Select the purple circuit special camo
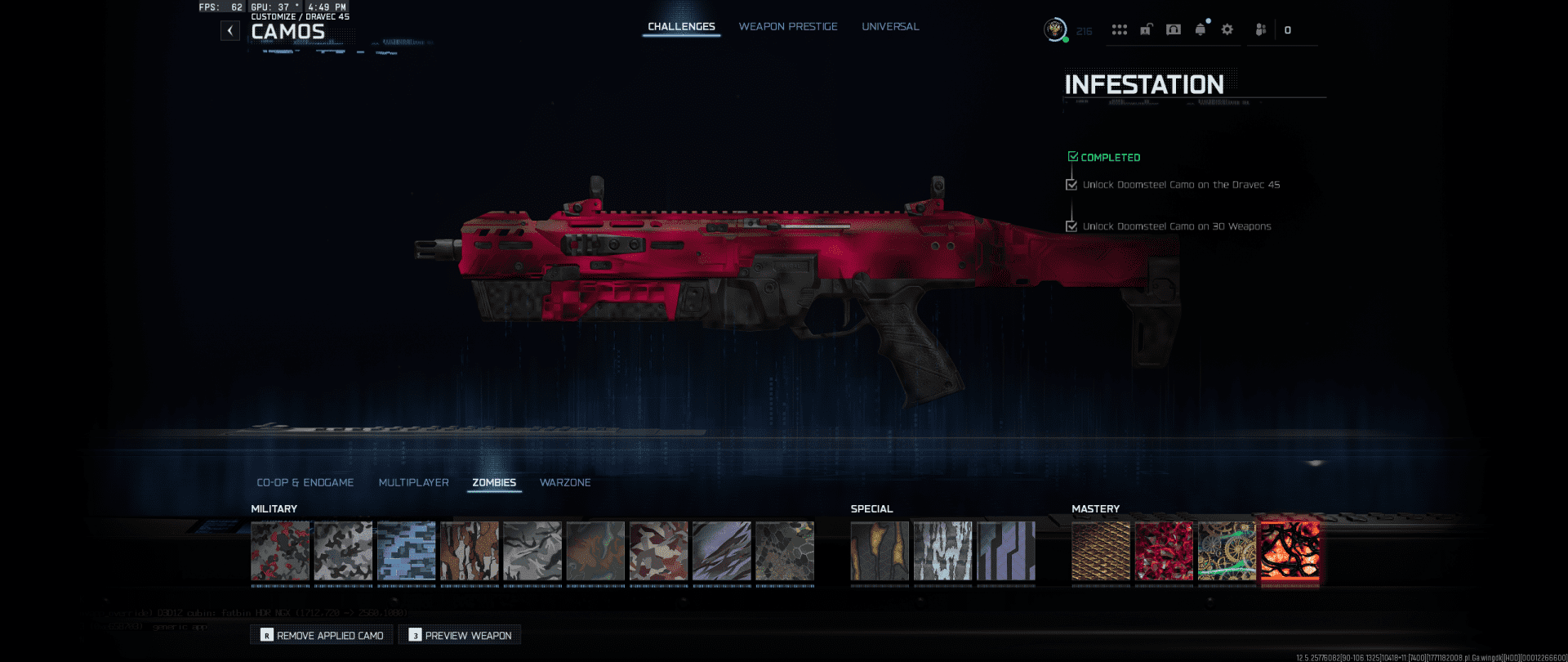This screenshot has height=662, width=1568. (x=1006, y=551)
